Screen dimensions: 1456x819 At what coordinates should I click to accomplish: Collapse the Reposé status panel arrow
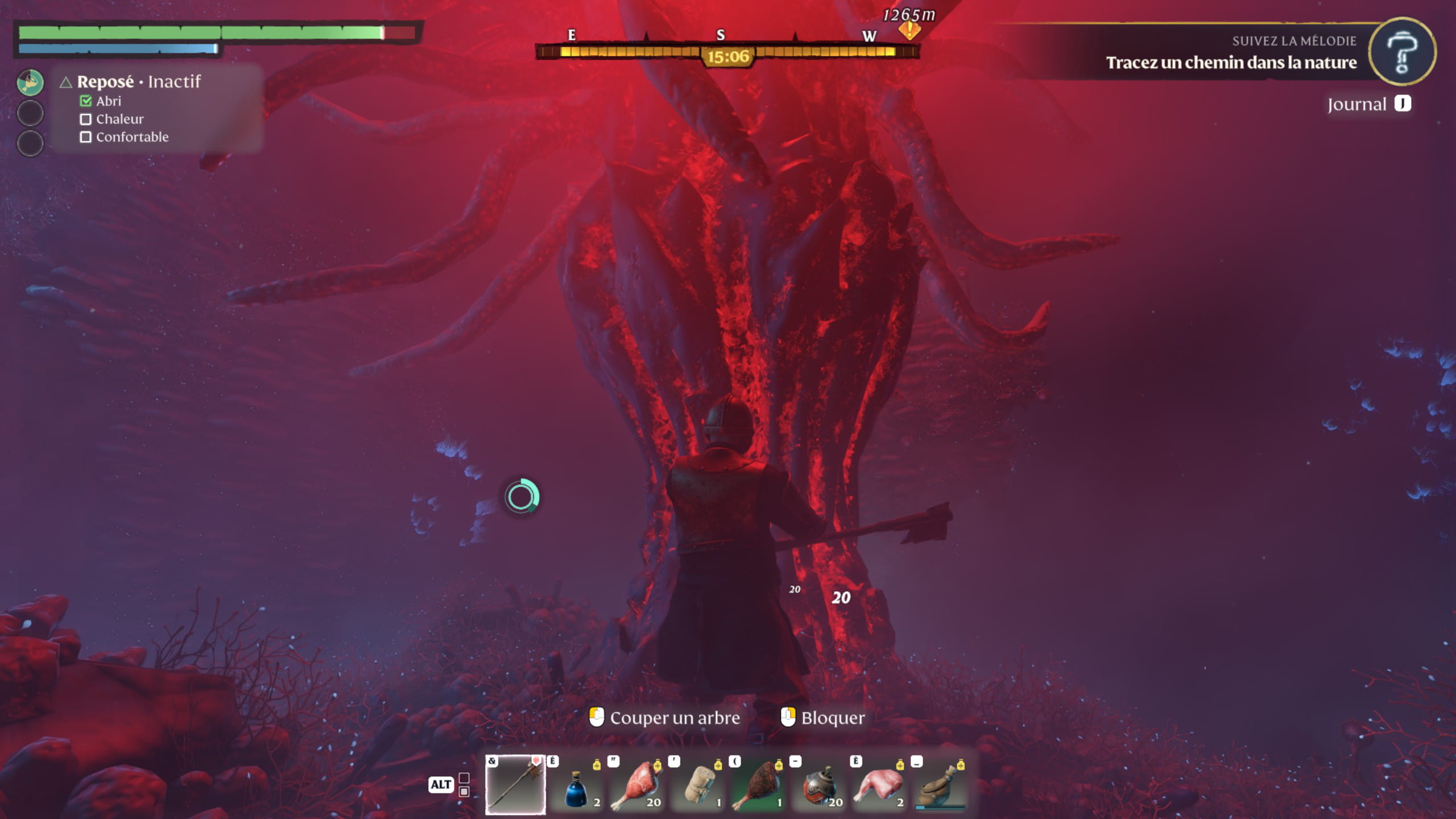click(x=66, y=83)
